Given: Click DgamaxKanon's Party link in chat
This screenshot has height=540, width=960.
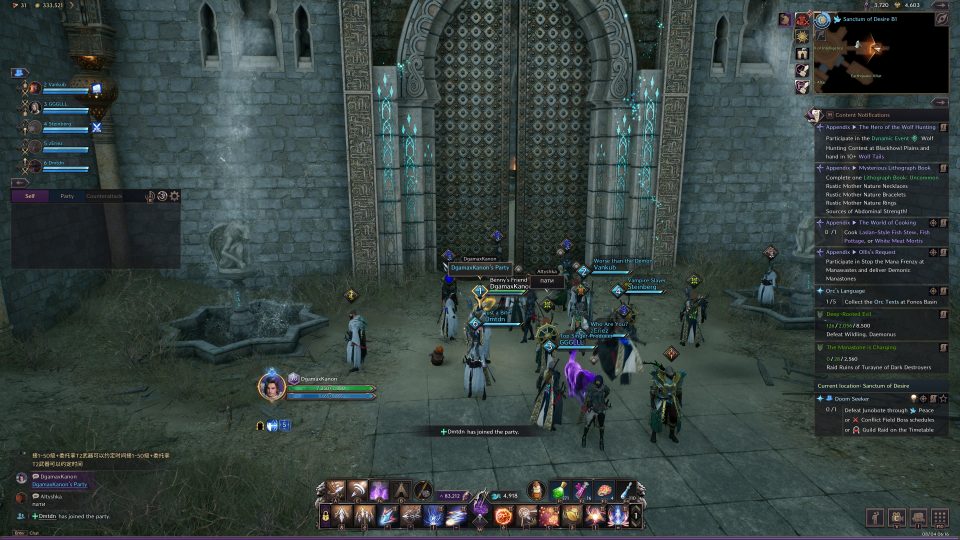Looking at the screenshot, I should pyautogui.click(x=60, y=485).
